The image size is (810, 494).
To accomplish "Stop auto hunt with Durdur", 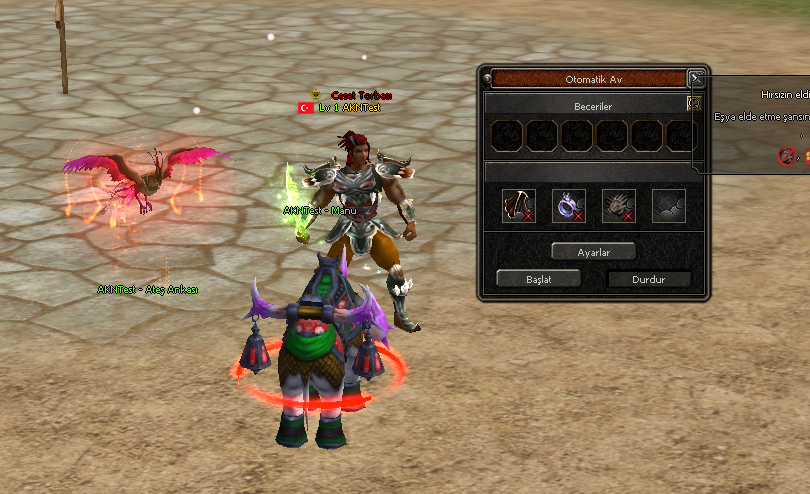I will click(x=649, y=279).
